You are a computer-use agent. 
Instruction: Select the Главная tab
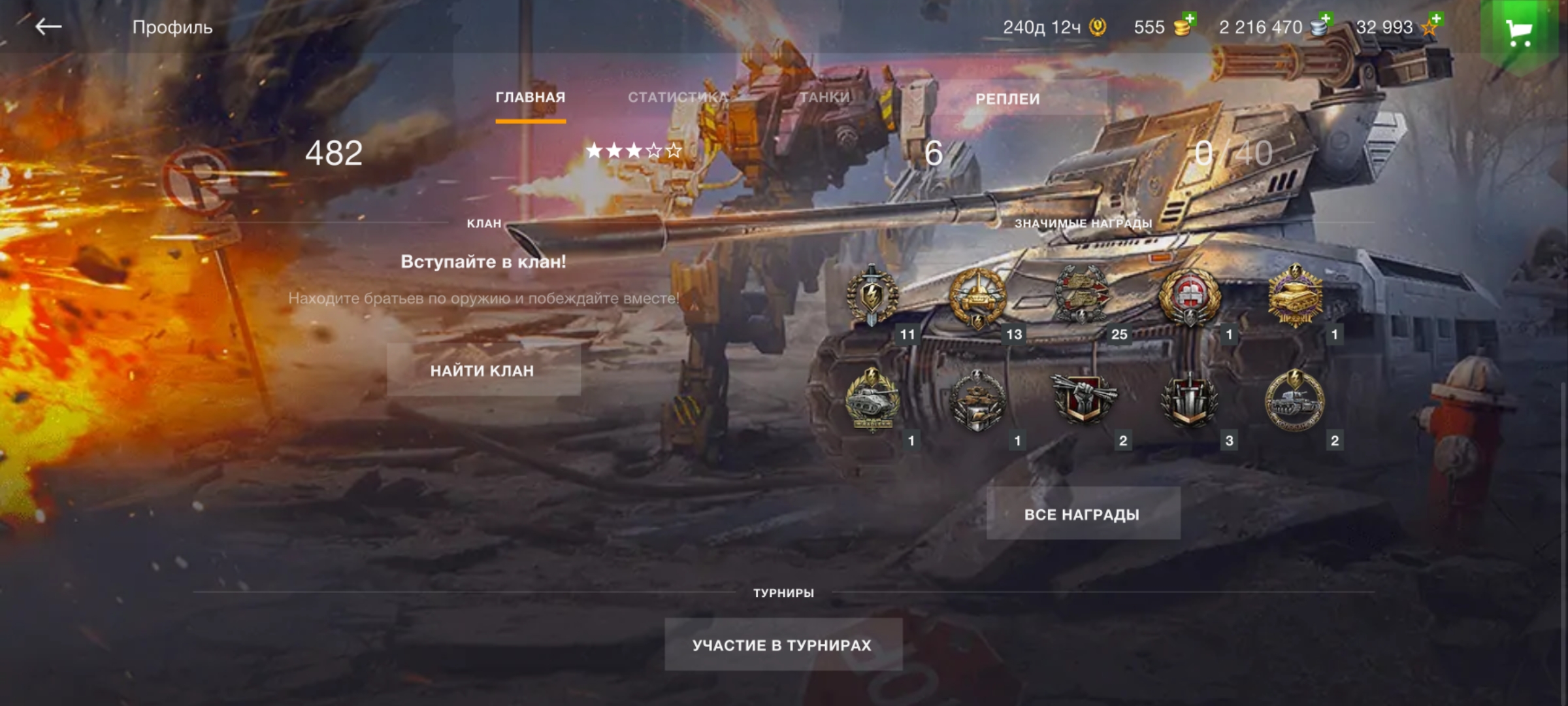pyautogui.click(x=530, y=97)
